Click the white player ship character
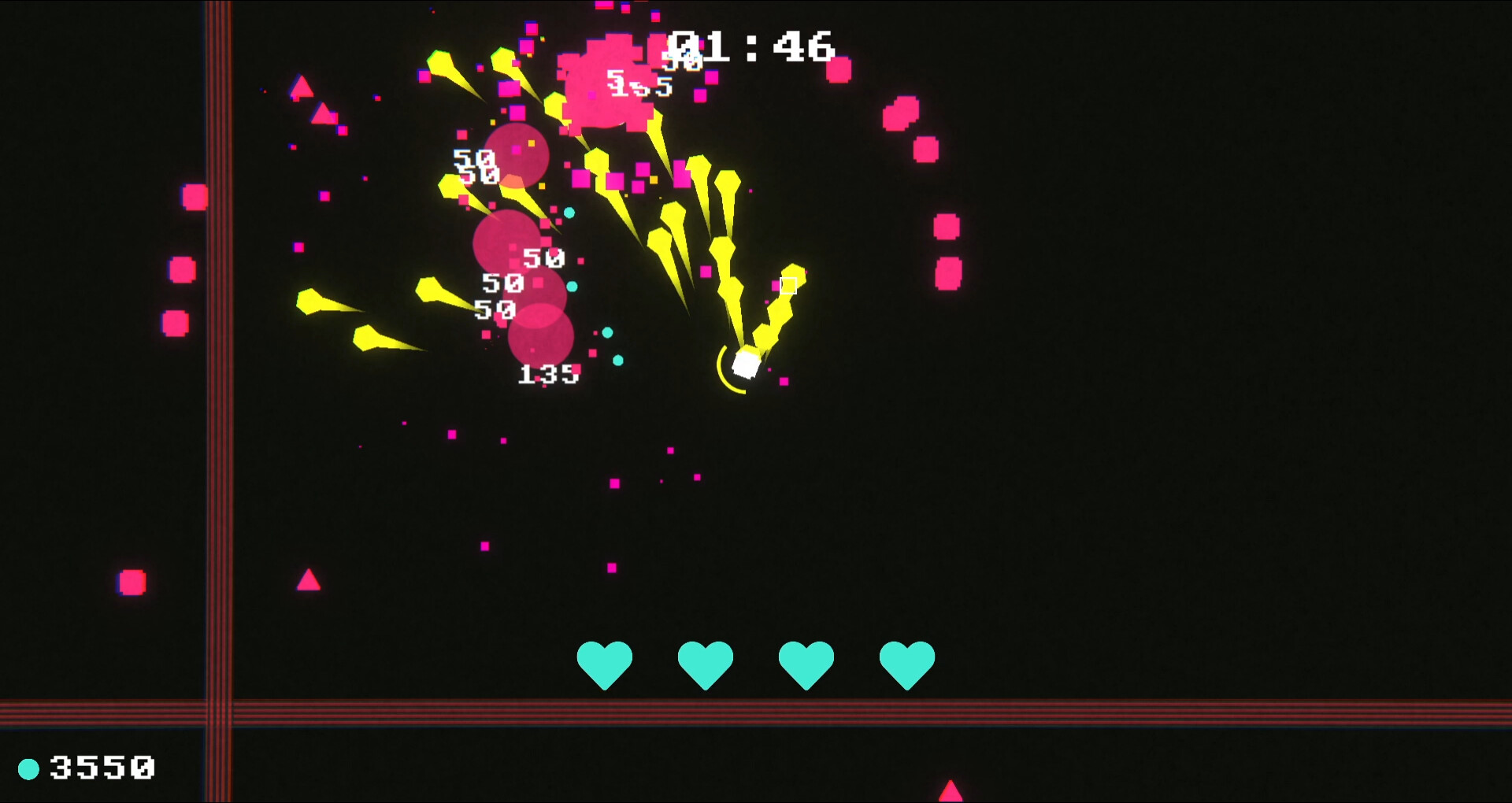The image size is (1512, 803). coord(744,362)
